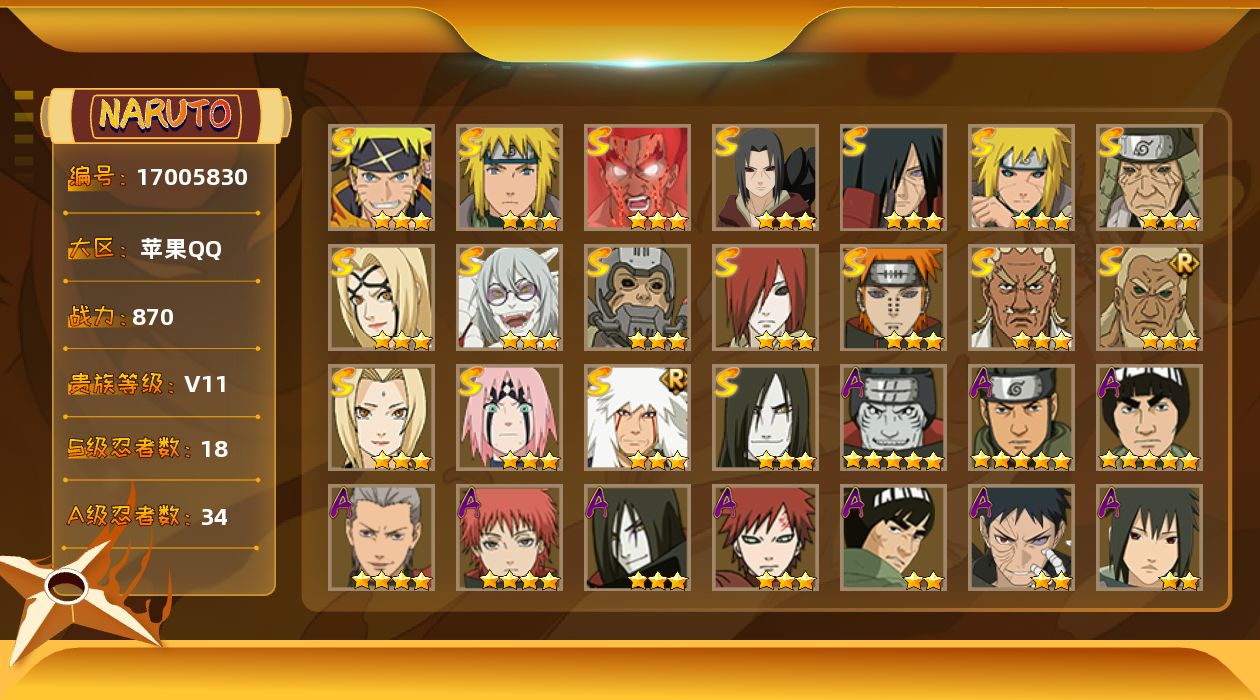
Task: Select Hanzo wearing the breathing mask
Action: point(637,298)
